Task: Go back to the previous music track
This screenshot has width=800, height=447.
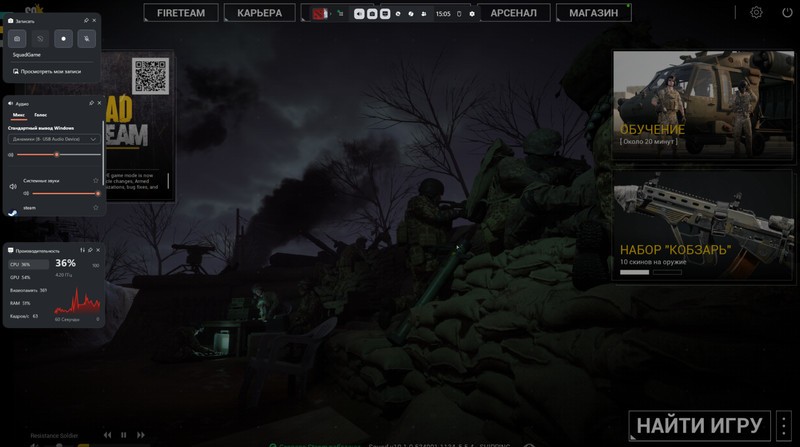Action: [108, 435]
